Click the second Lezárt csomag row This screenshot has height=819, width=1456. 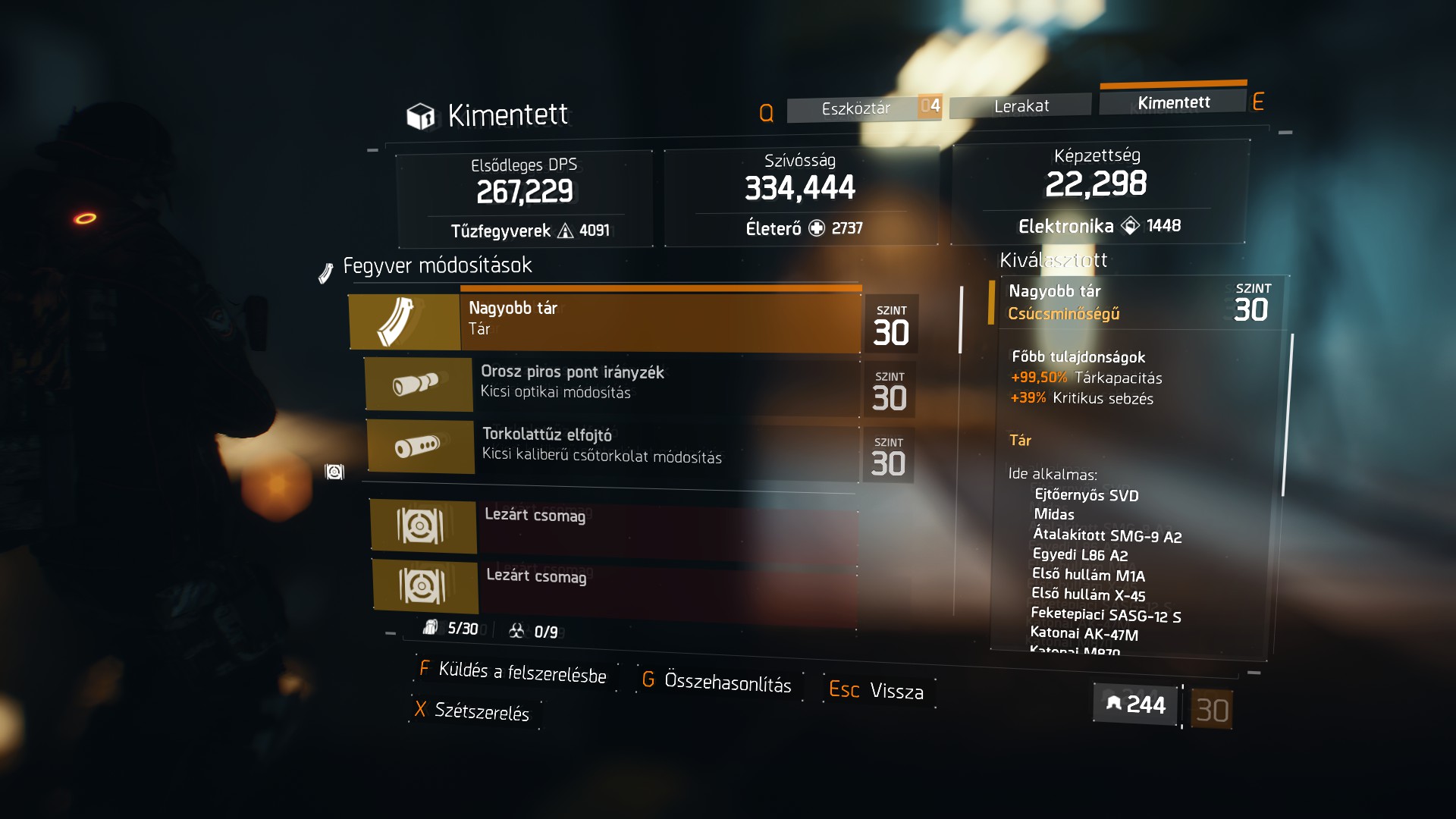[614, 585]
